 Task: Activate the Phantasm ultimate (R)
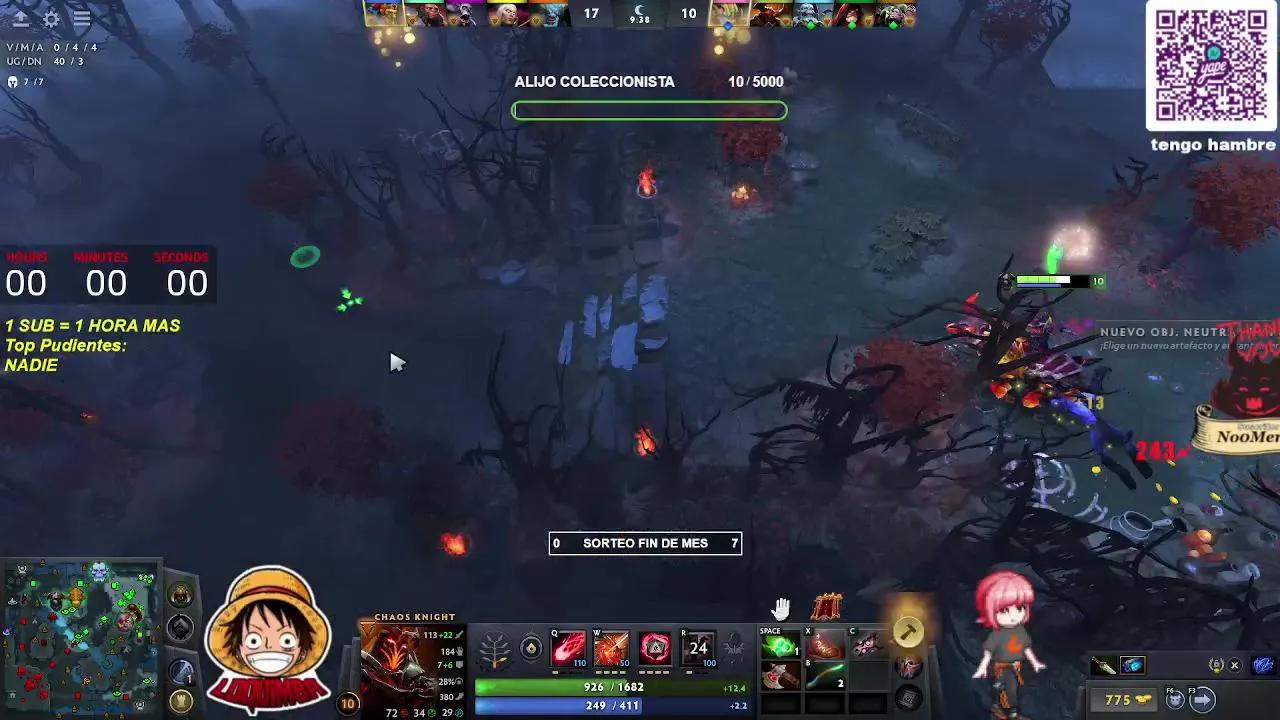698,648
